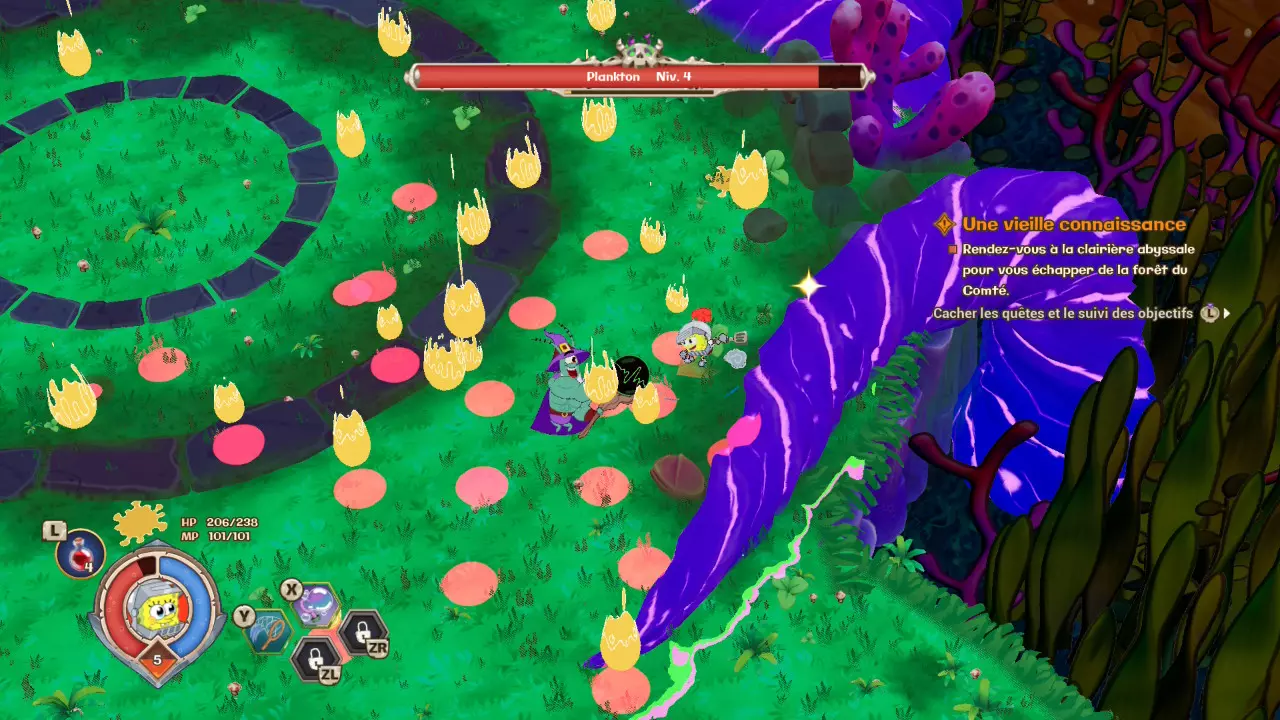Screen dimensions: 1280x720
Task: Use the red health potion
Action: click(80, 554)
